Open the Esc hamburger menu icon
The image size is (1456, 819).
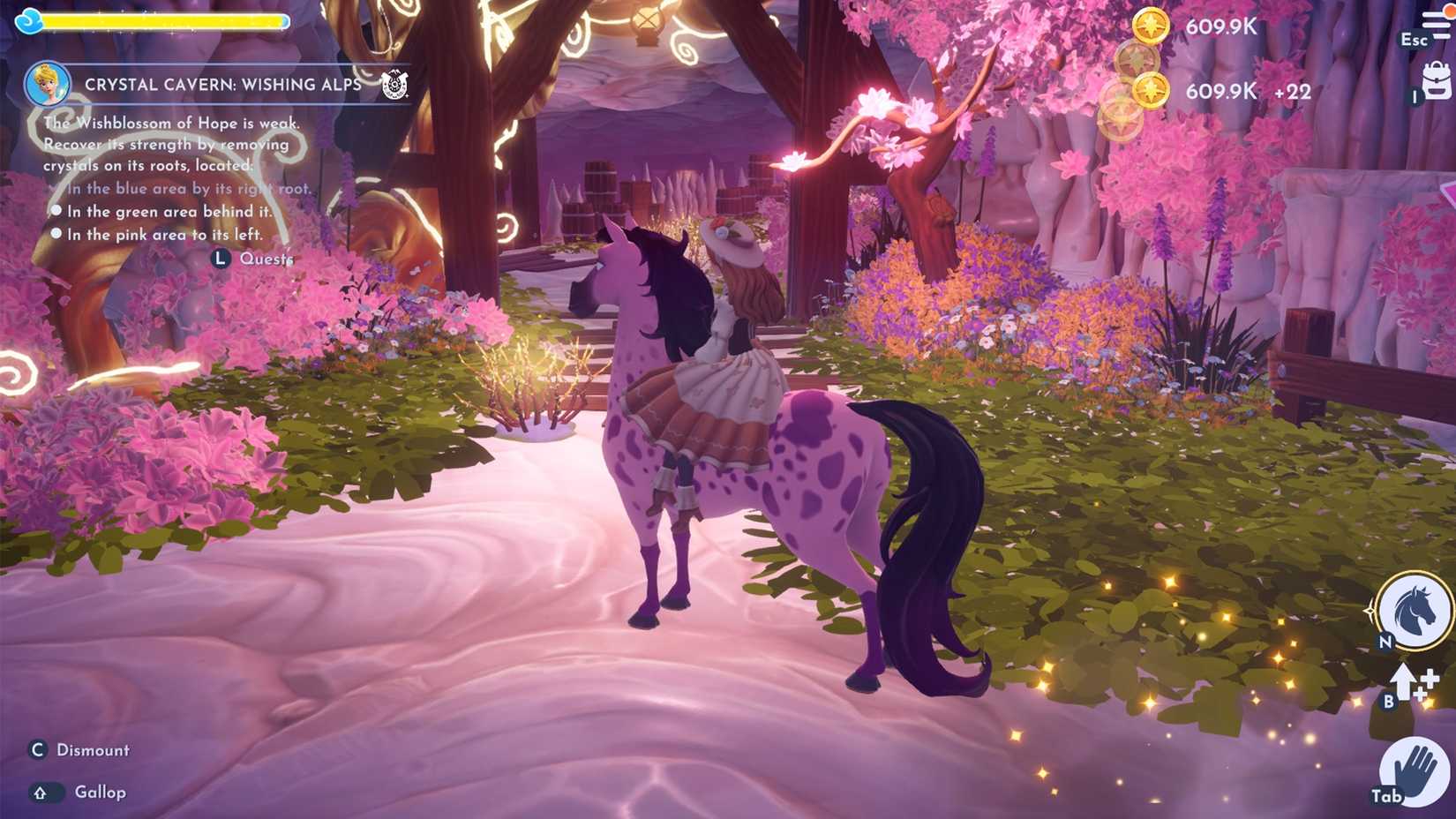coord(1436,18)
